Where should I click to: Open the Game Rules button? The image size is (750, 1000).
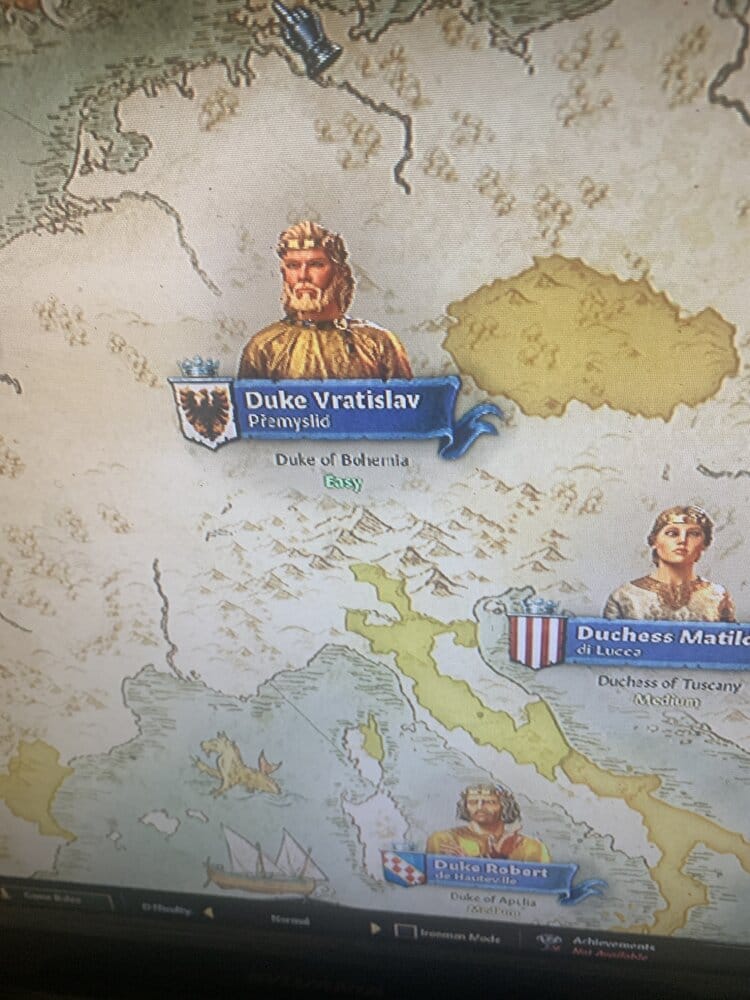[x=56, y=896]
